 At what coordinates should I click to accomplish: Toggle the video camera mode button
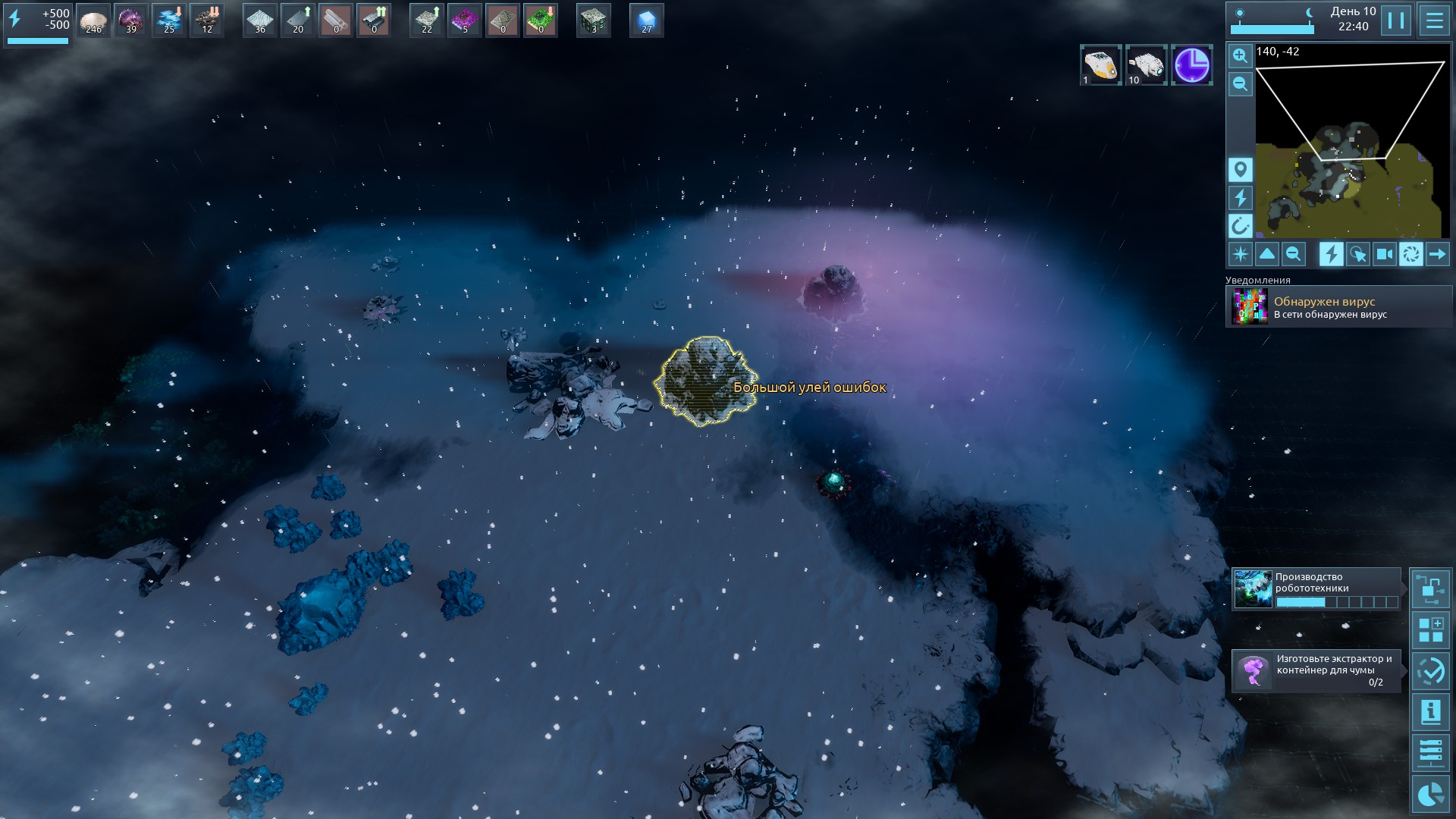pos(1384,254)
